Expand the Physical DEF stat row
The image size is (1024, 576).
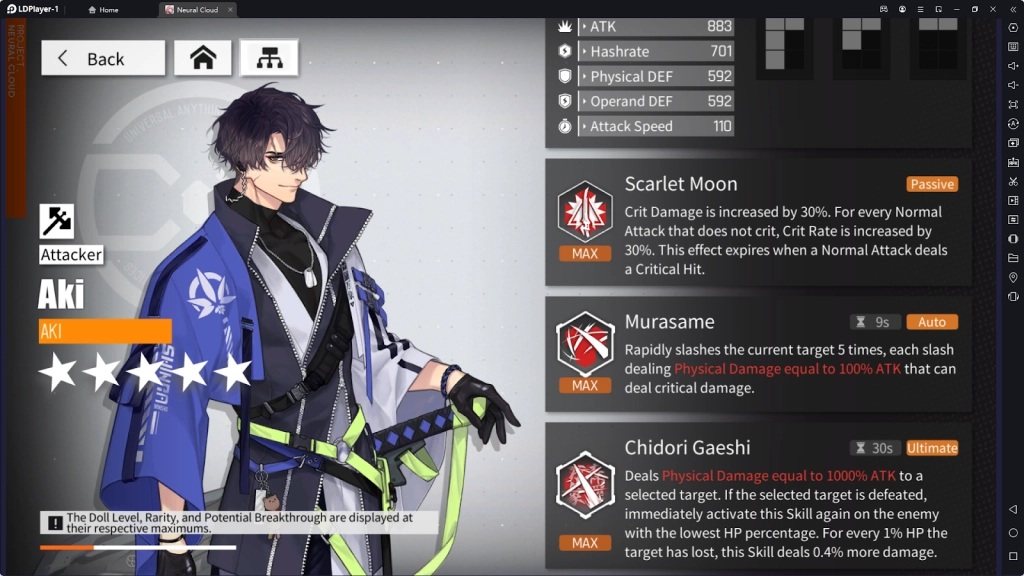(x=655, y=76)
